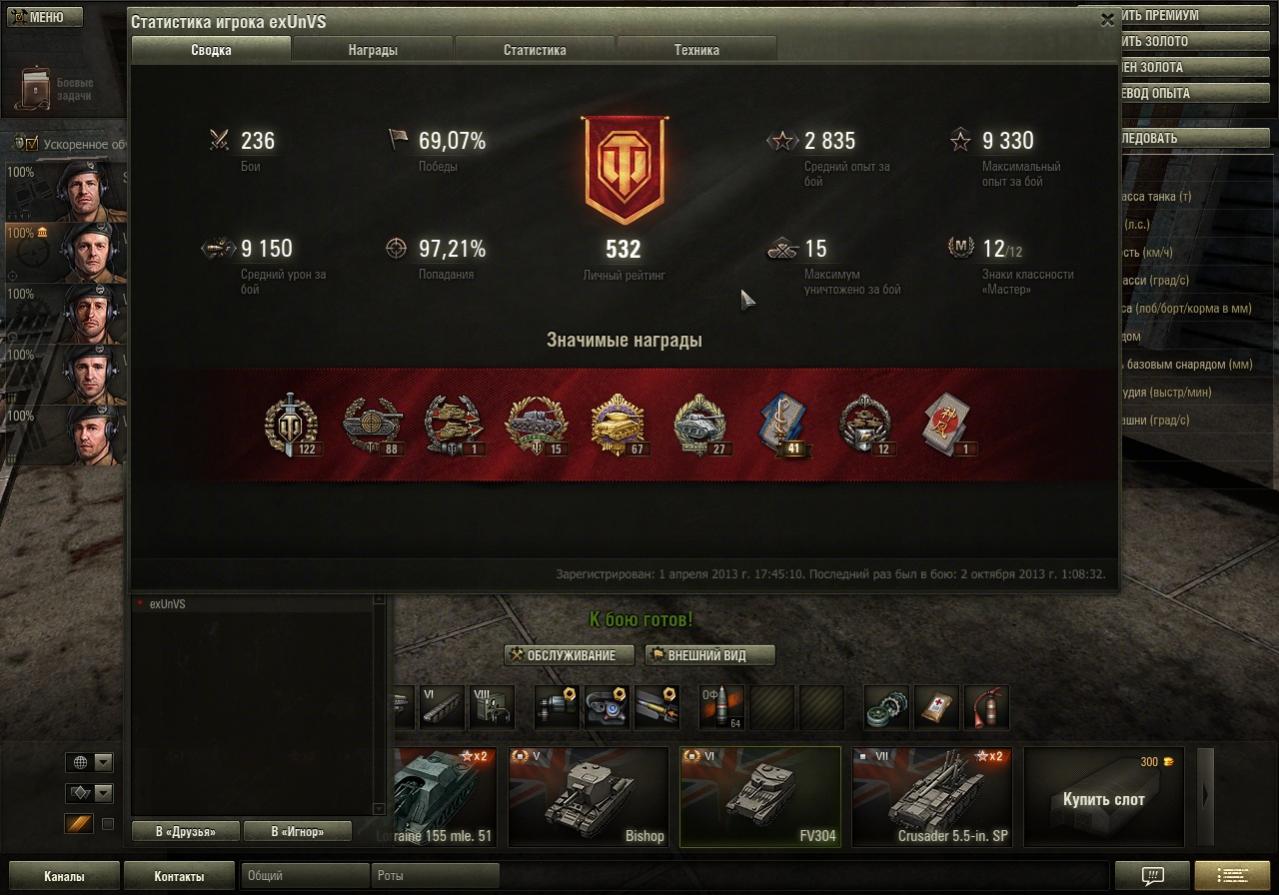Choose the Crusader 5.5-in. SP tank
The image size is (1279, 895).
point(932,797)
